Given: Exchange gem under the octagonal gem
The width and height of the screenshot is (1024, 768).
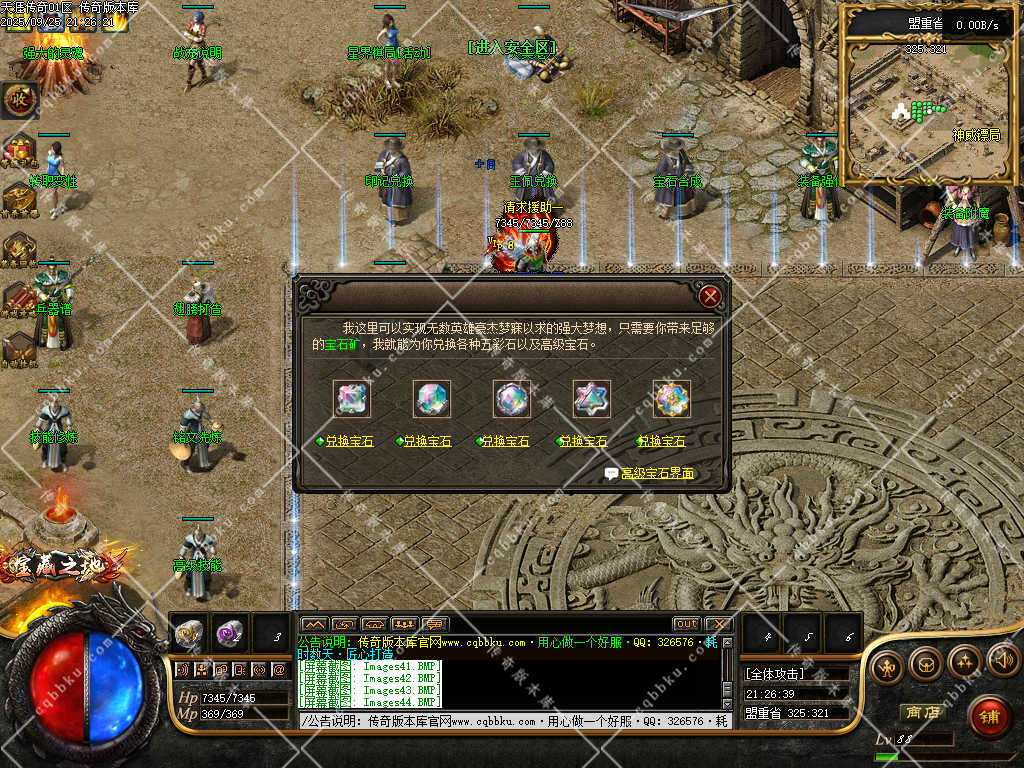Looking at the screenshot, I should coord(427,441).
